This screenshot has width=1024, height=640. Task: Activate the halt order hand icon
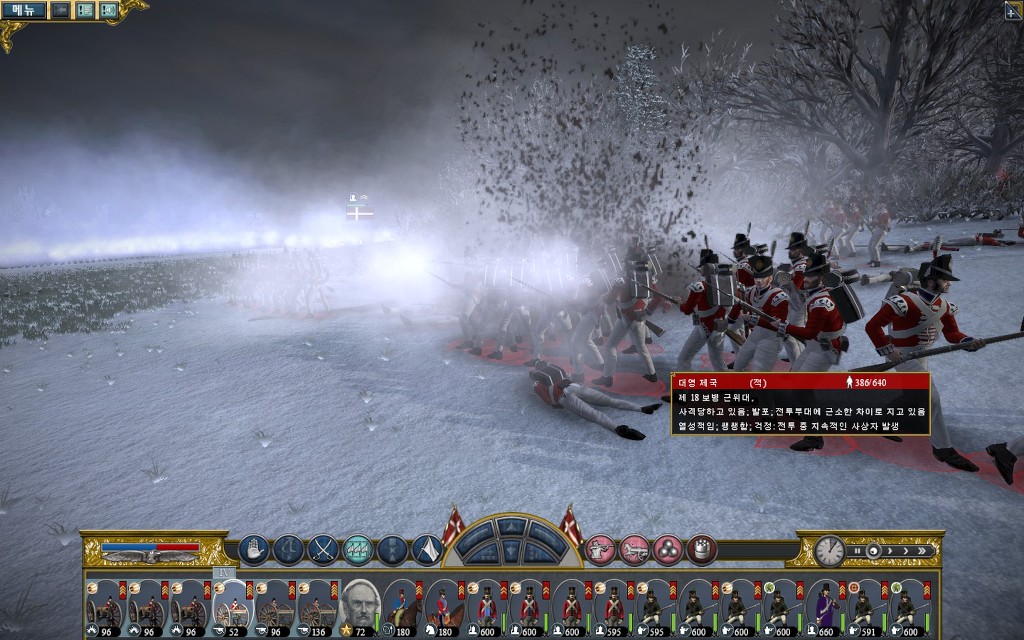click(253, 549)
